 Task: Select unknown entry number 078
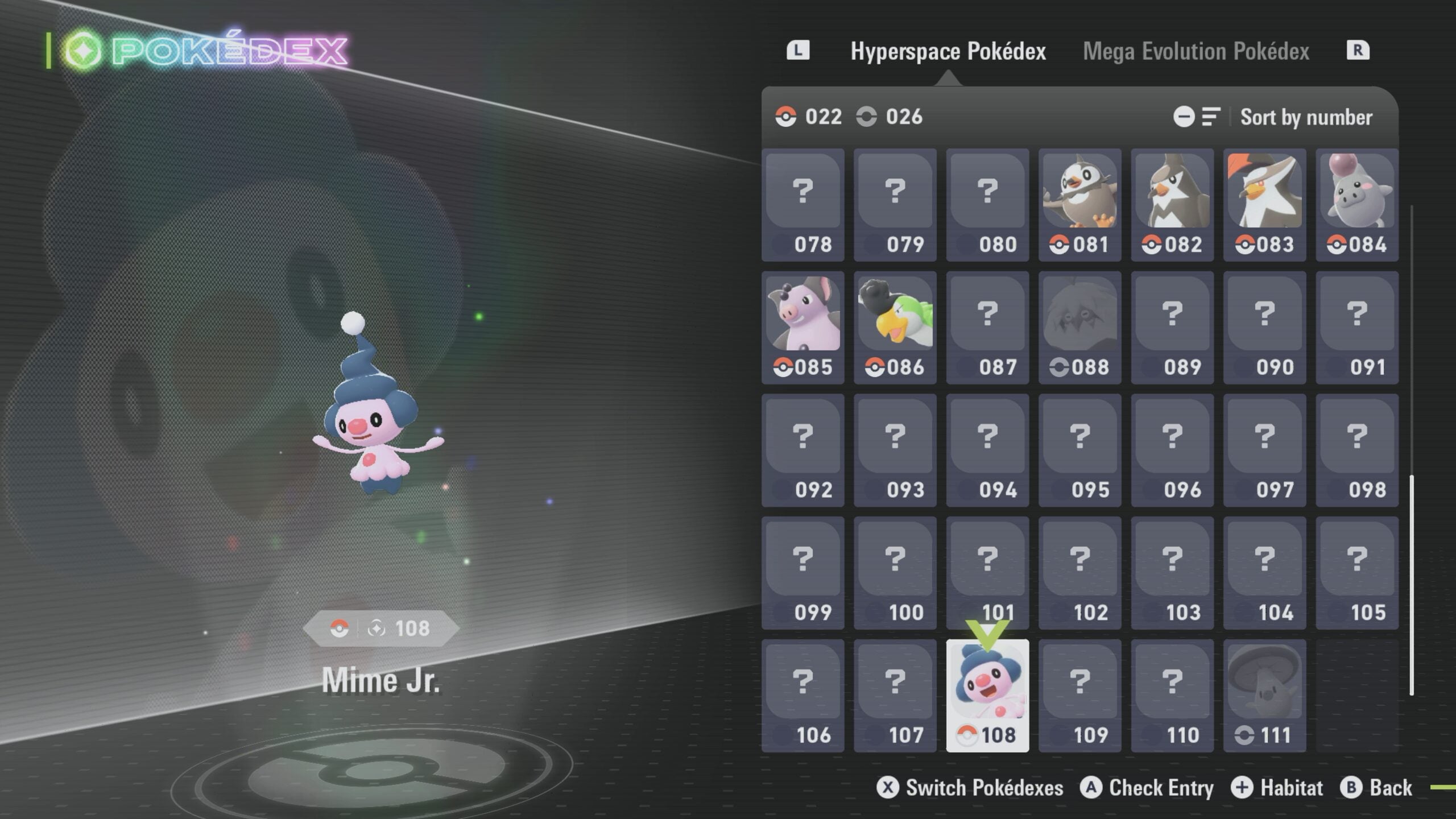[x=803, y=205]
